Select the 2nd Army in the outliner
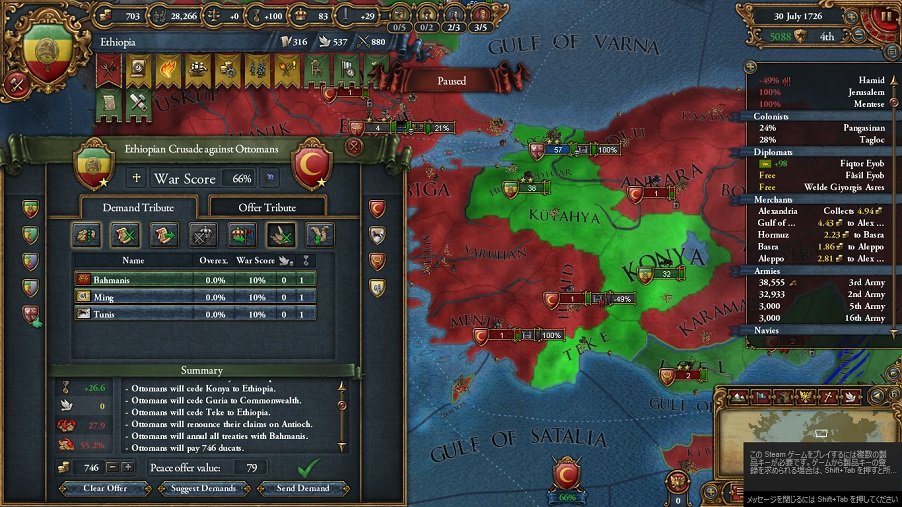Screen dimensions: 902x507 pyautogui.click(x=818, y=282)
